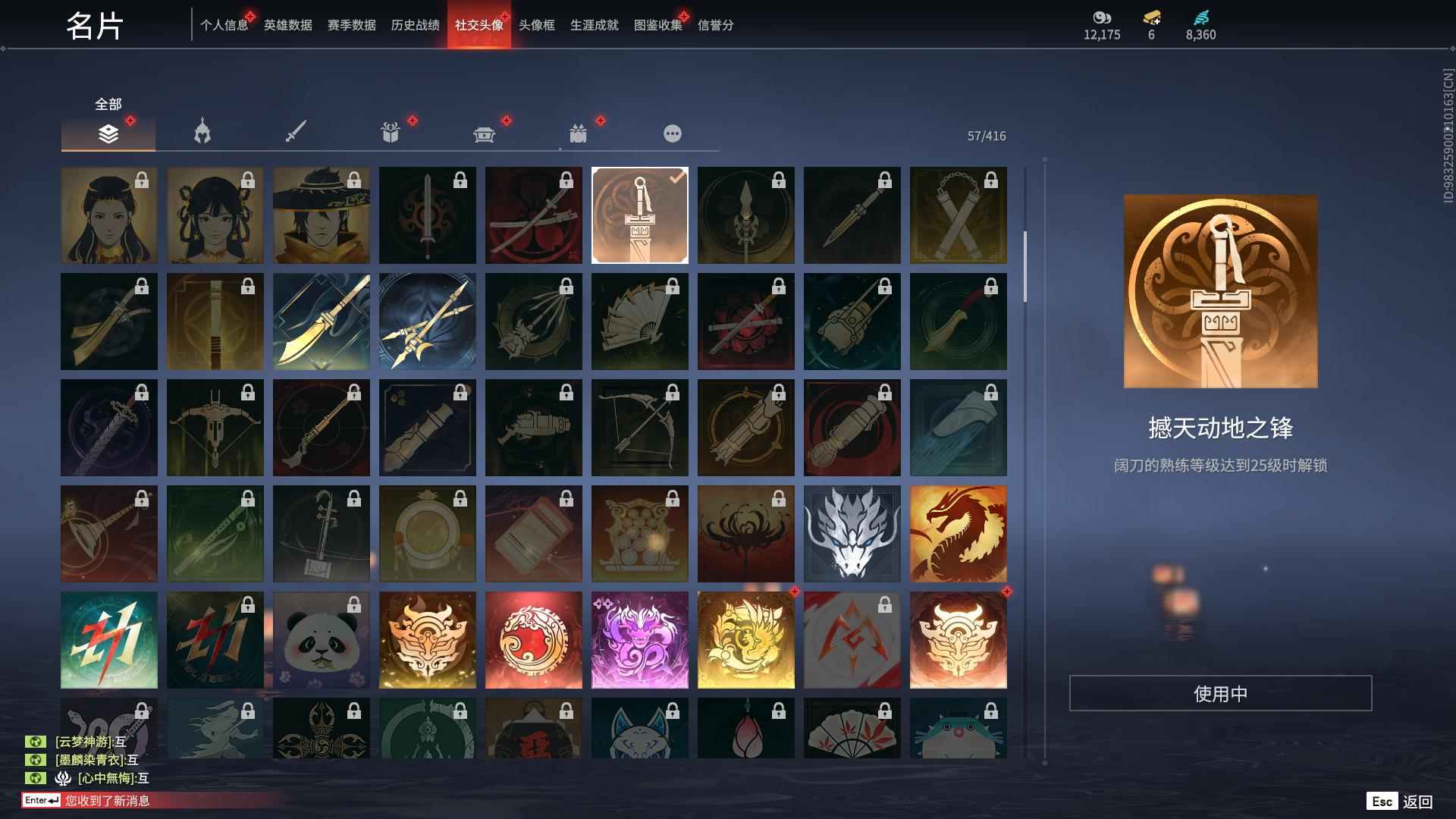
Task: Select the white dragon head avatar
Action: 852,534
